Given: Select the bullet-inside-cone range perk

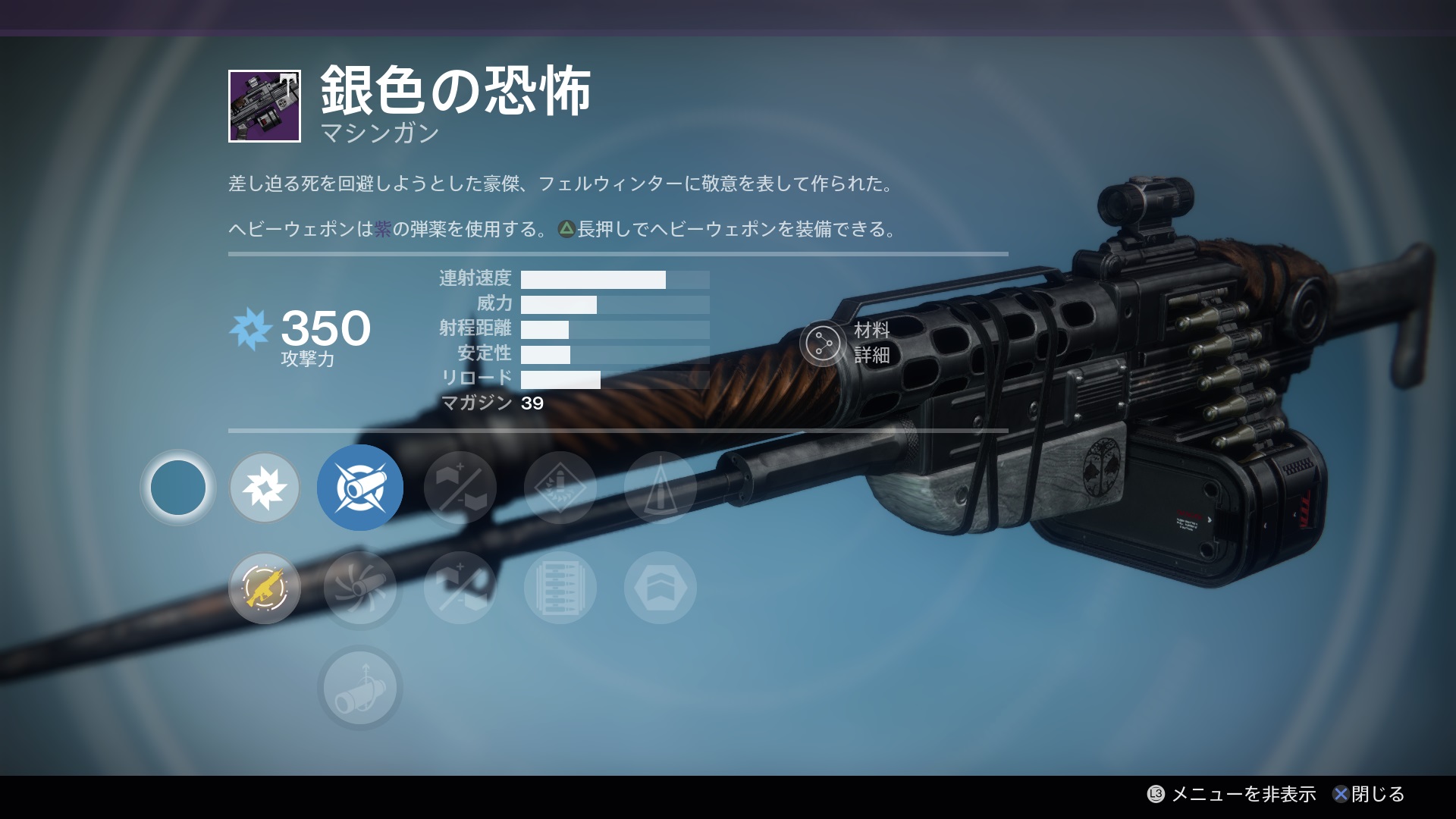Looking at the screenshot, I should click(x=661, y=488).
